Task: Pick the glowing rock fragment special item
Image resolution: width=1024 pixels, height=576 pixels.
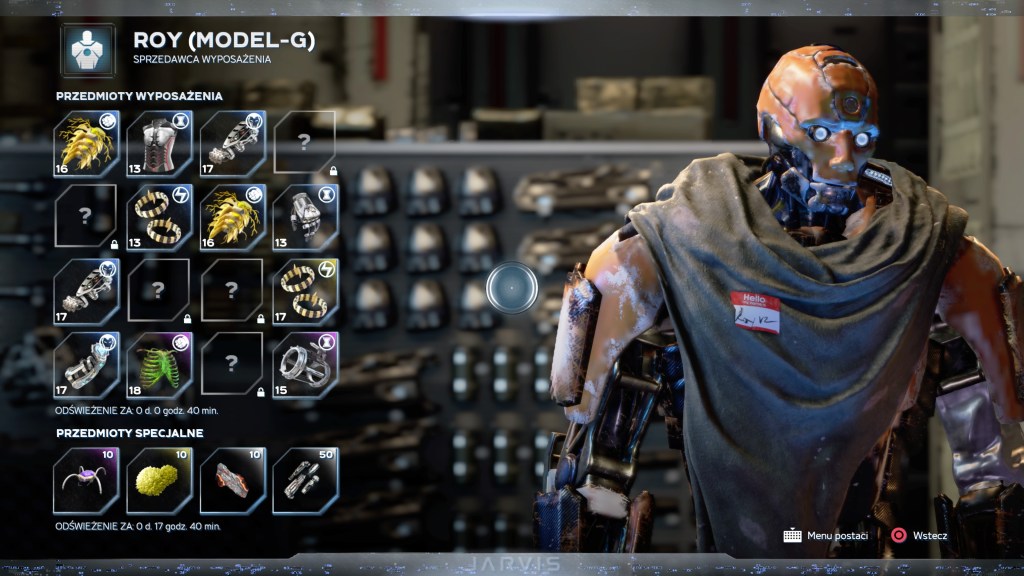Action: [x=232, y=480]
